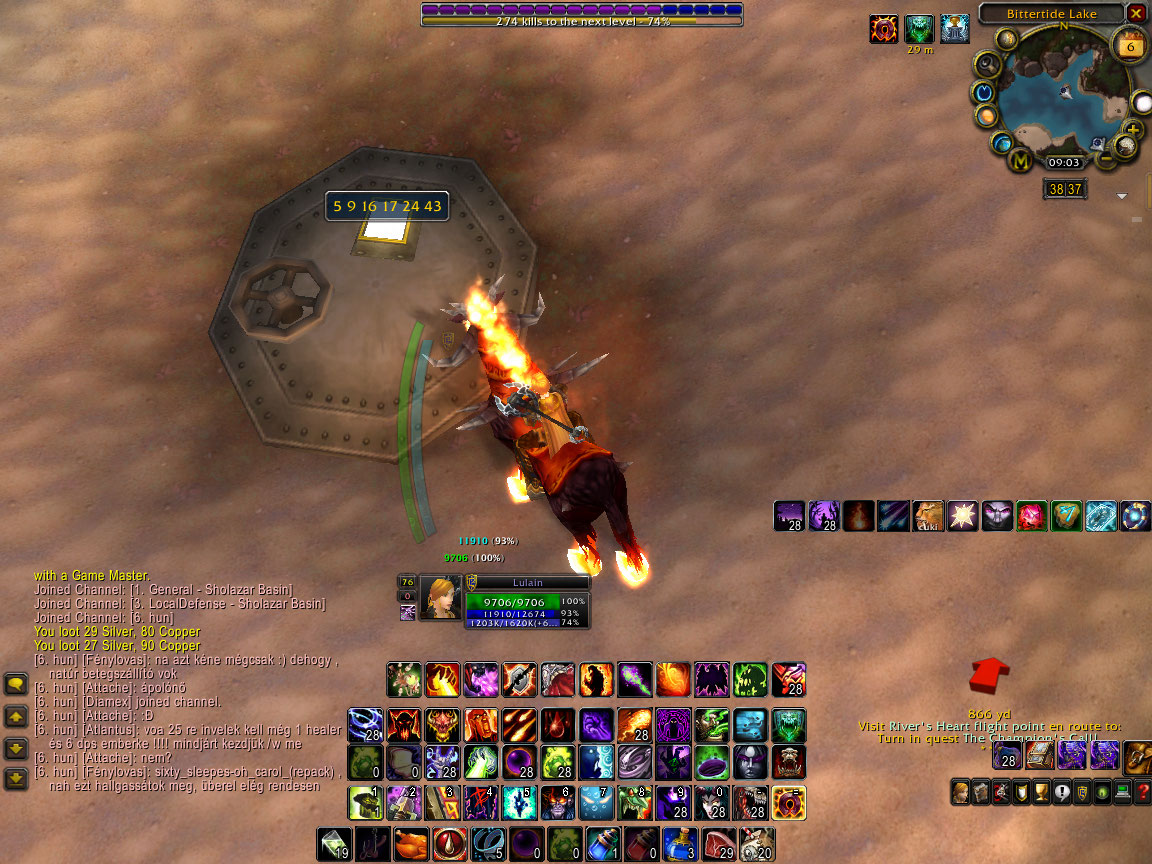Use the blue mana potion with count 3
The width and height of the screenshot is (1152, 864).
679,844
